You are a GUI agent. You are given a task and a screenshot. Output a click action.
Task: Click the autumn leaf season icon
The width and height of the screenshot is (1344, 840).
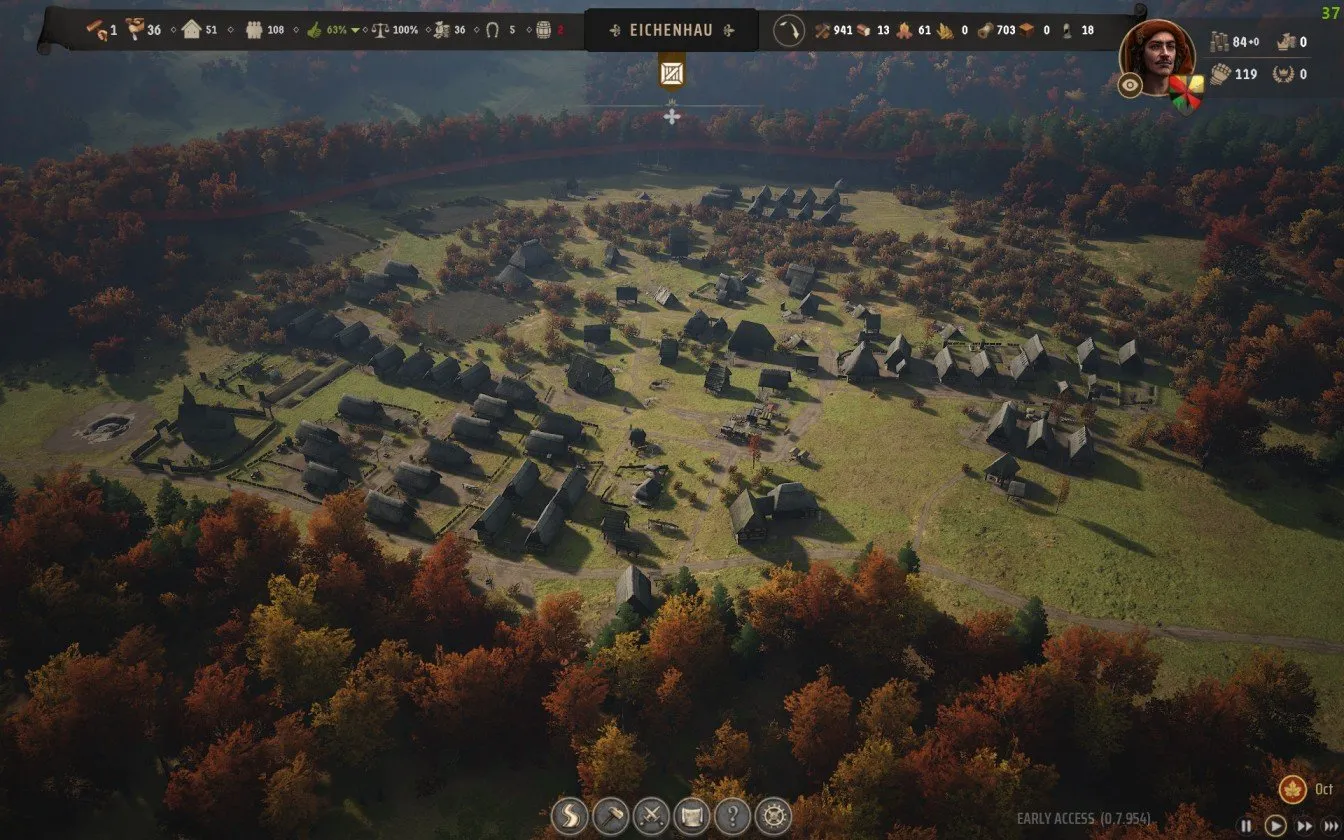point(1293,789)
